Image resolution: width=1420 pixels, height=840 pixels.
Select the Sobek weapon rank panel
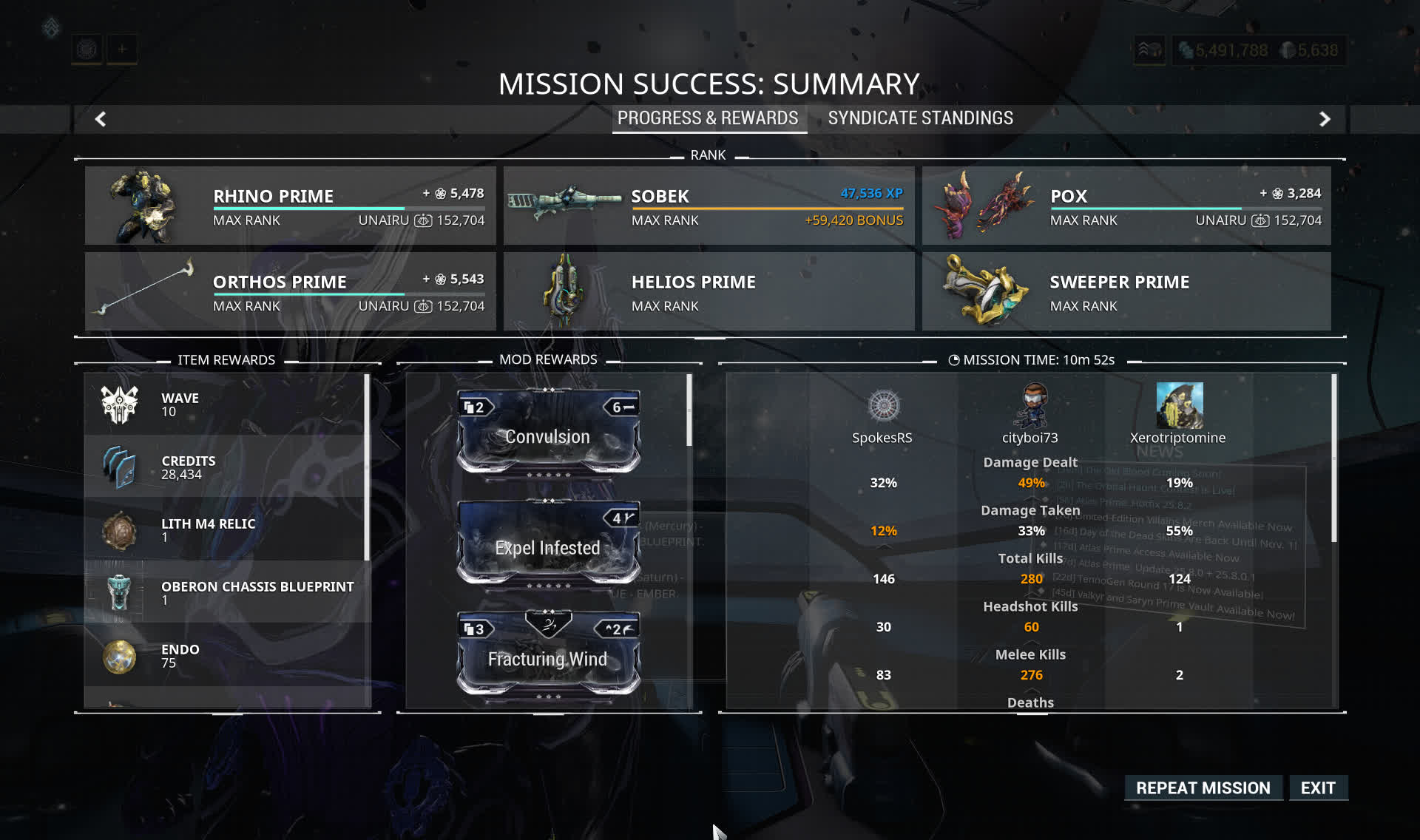pyautogui.click(x=709, y=206)
